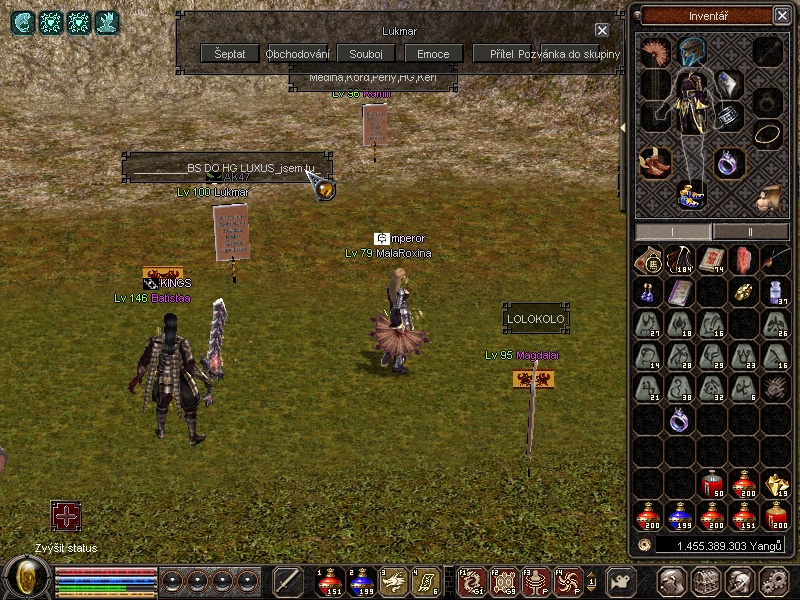Add Lukmar as friend (Přítel)
The width and height of the screenshot is (800, 600).
pos(502,54)
